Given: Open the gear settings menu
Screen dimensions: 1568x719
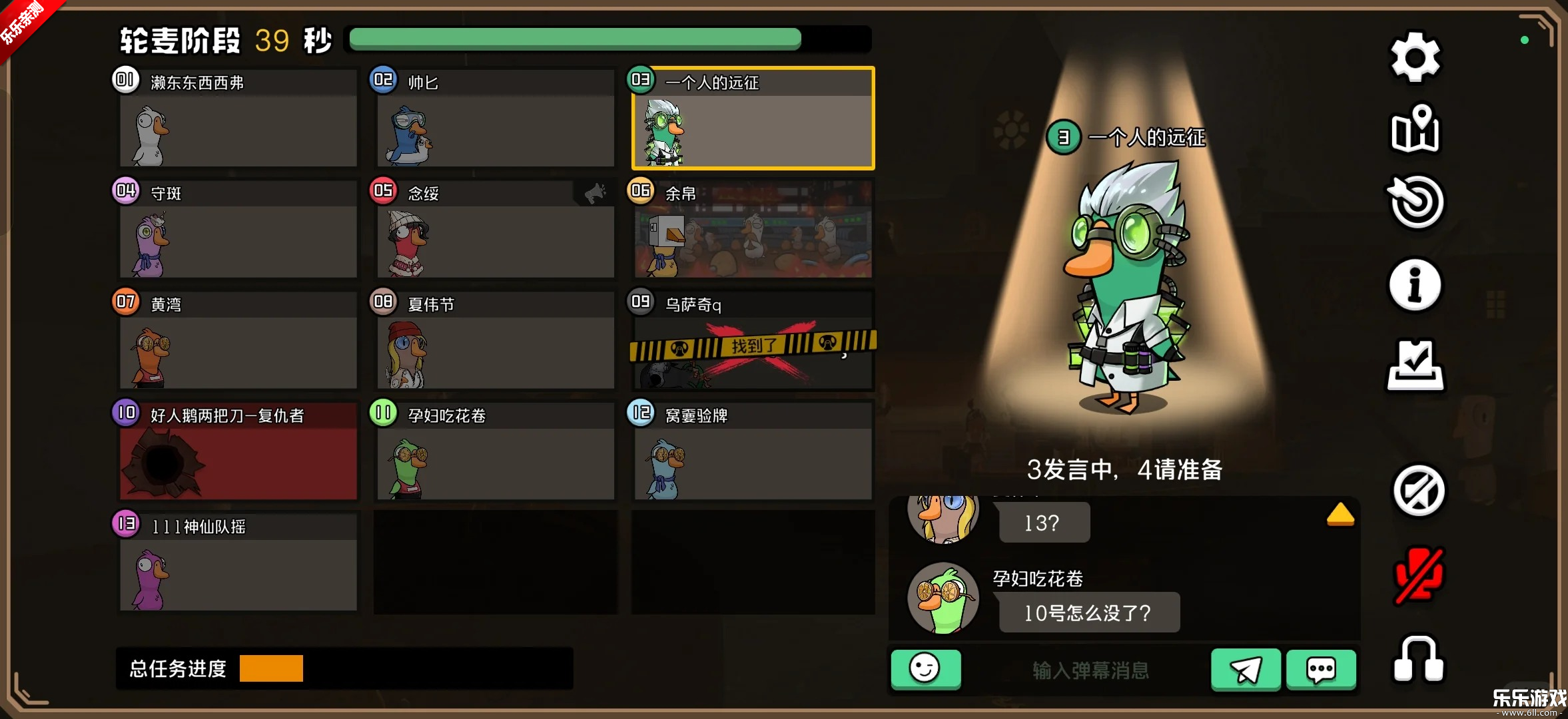Looking at the screenshot, I should tap(1415, 58).
